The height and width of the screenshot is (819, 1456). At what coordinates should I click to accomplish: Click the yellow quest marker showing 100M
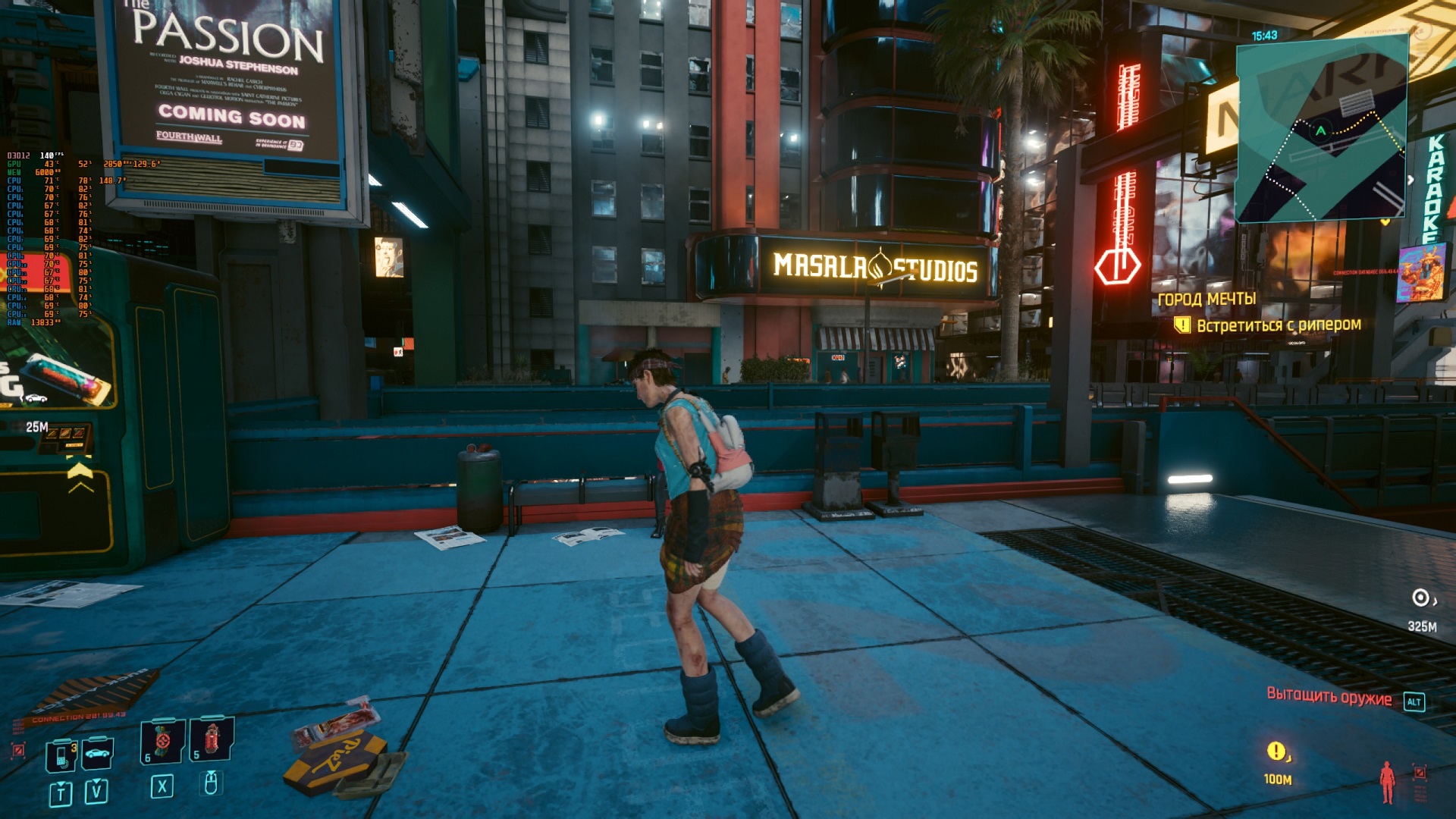coord(1276,751)
